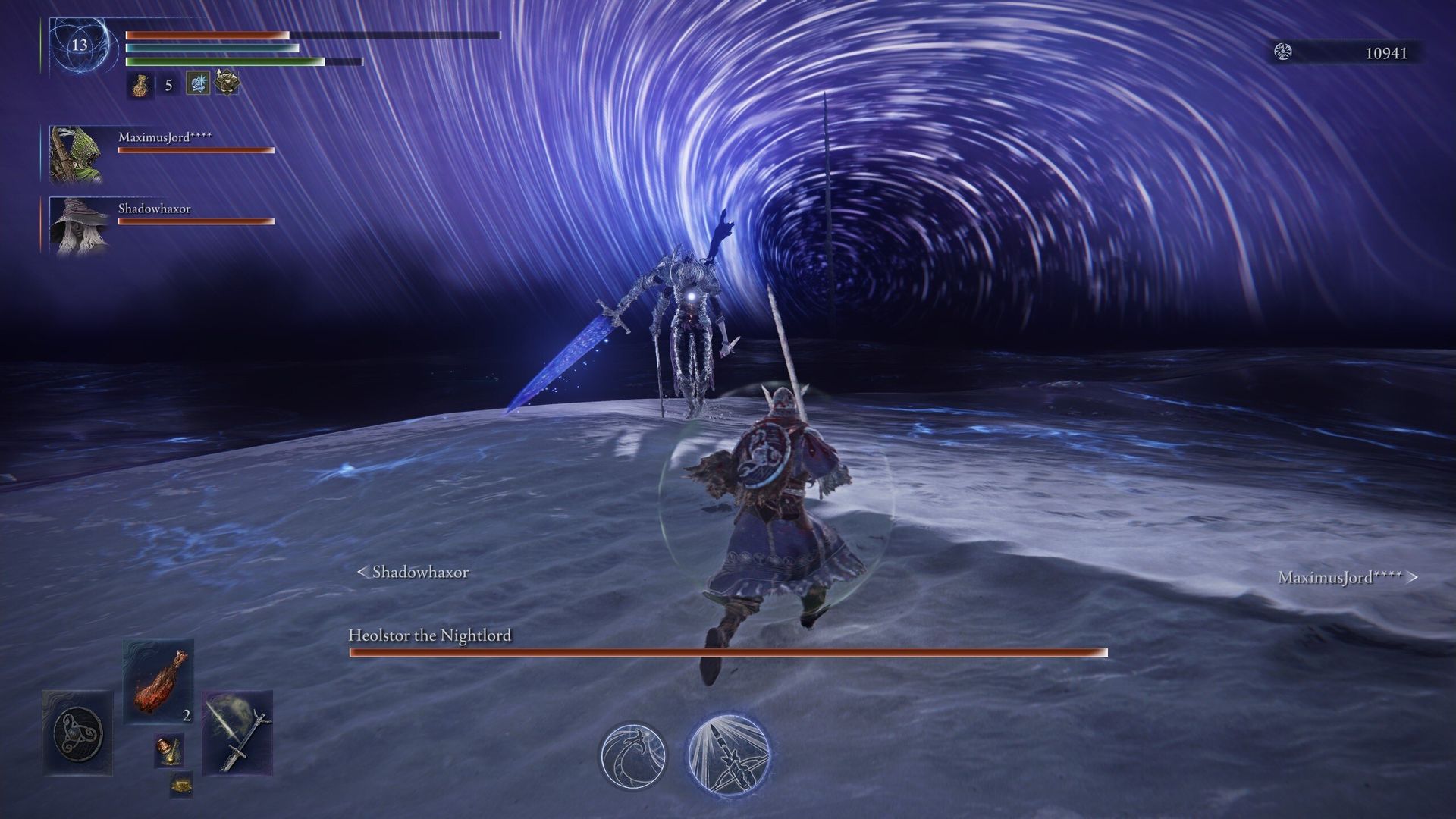Select the circular shield talisman icon
Screen dimensions: 1456x819
point(77,733)
